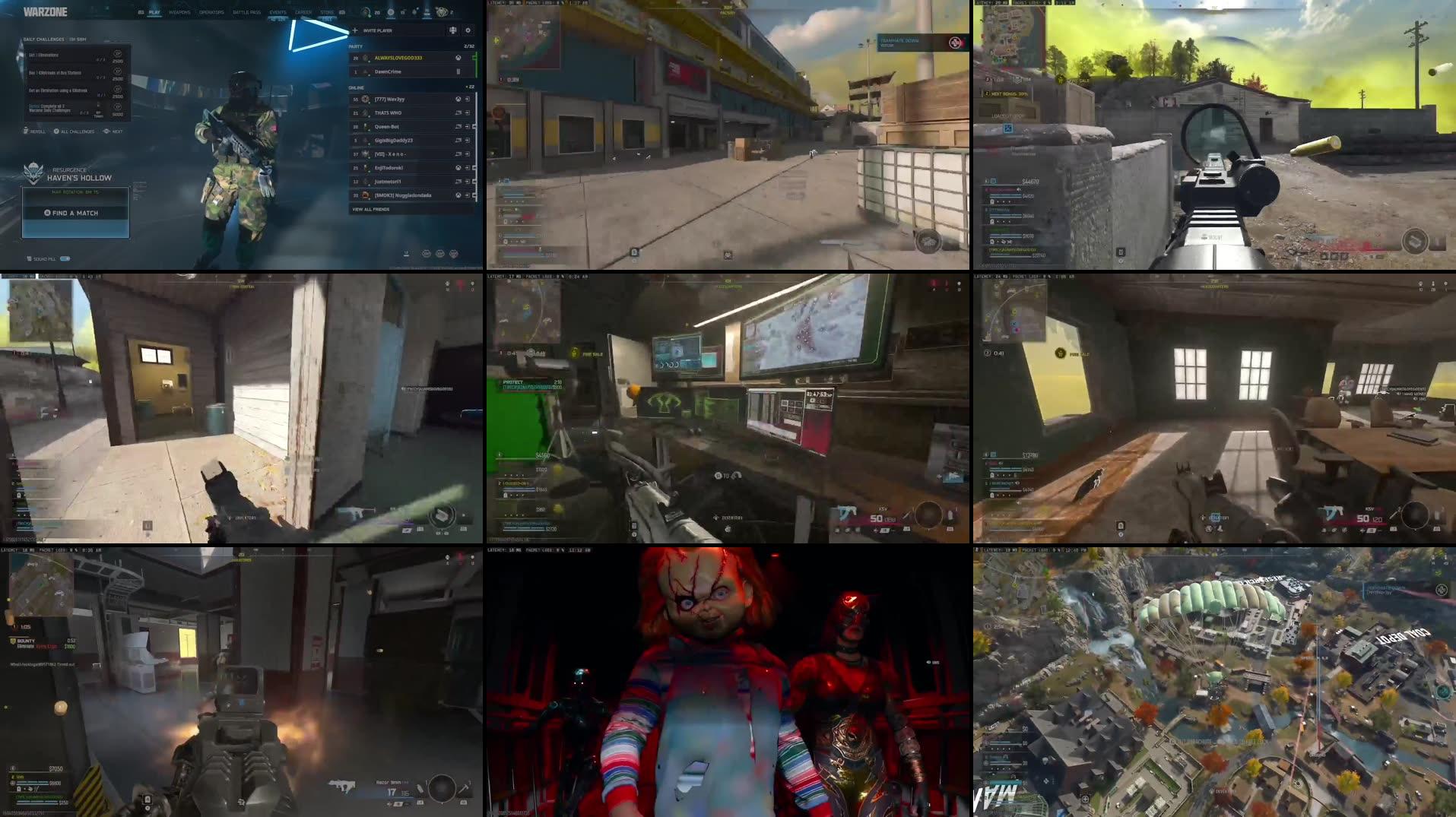Click the join-session arrow next to Queen-Bot
This screenshot has height=817, width=1456.
click(x=466, y=127)
